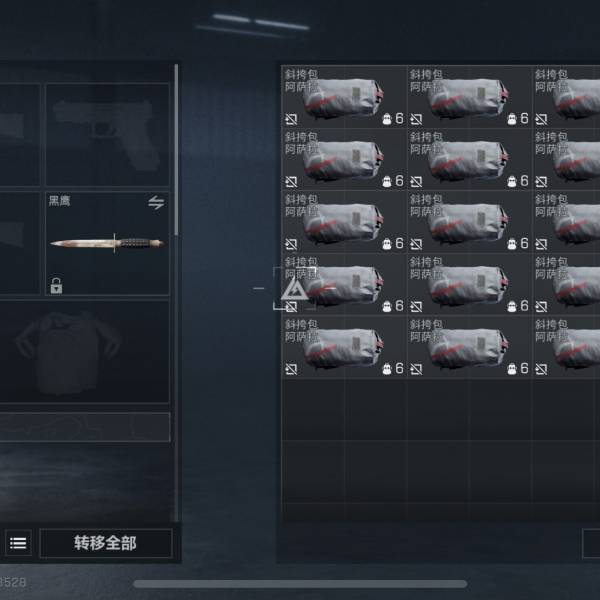Open the list view icon button

(x=18, y=543)
